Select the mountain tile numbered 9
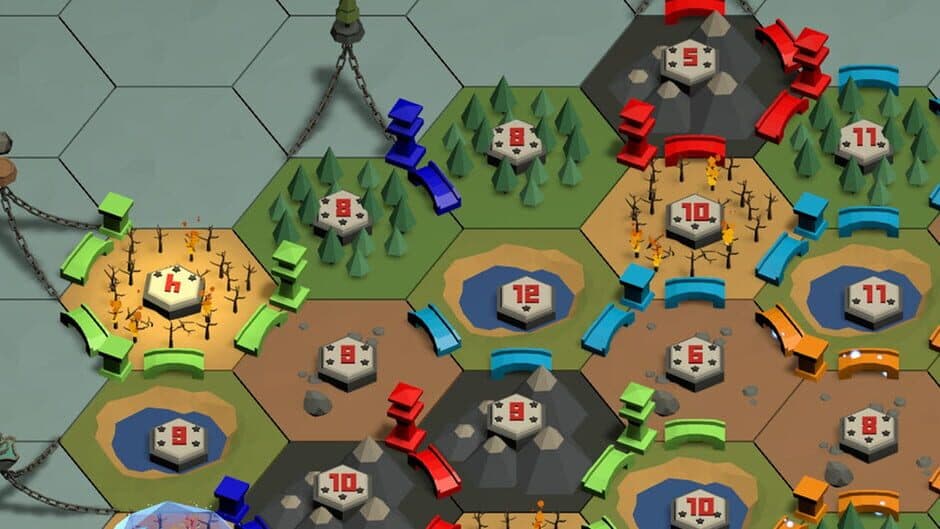The width and height of the screenshot is (940, 529). 516,413
